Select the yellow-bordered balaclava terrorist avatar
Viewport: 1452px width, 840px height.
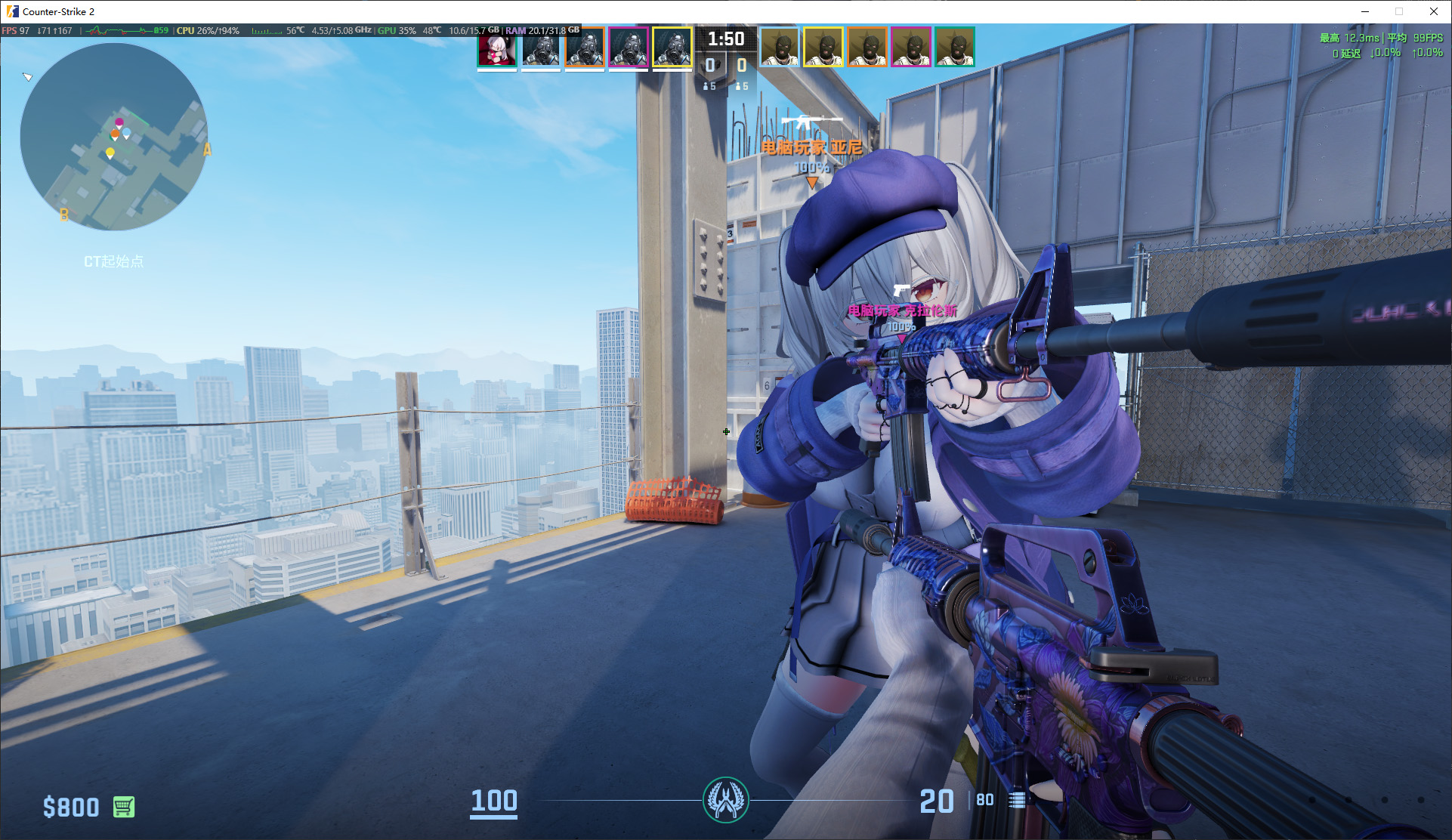[x=823, y=48]
